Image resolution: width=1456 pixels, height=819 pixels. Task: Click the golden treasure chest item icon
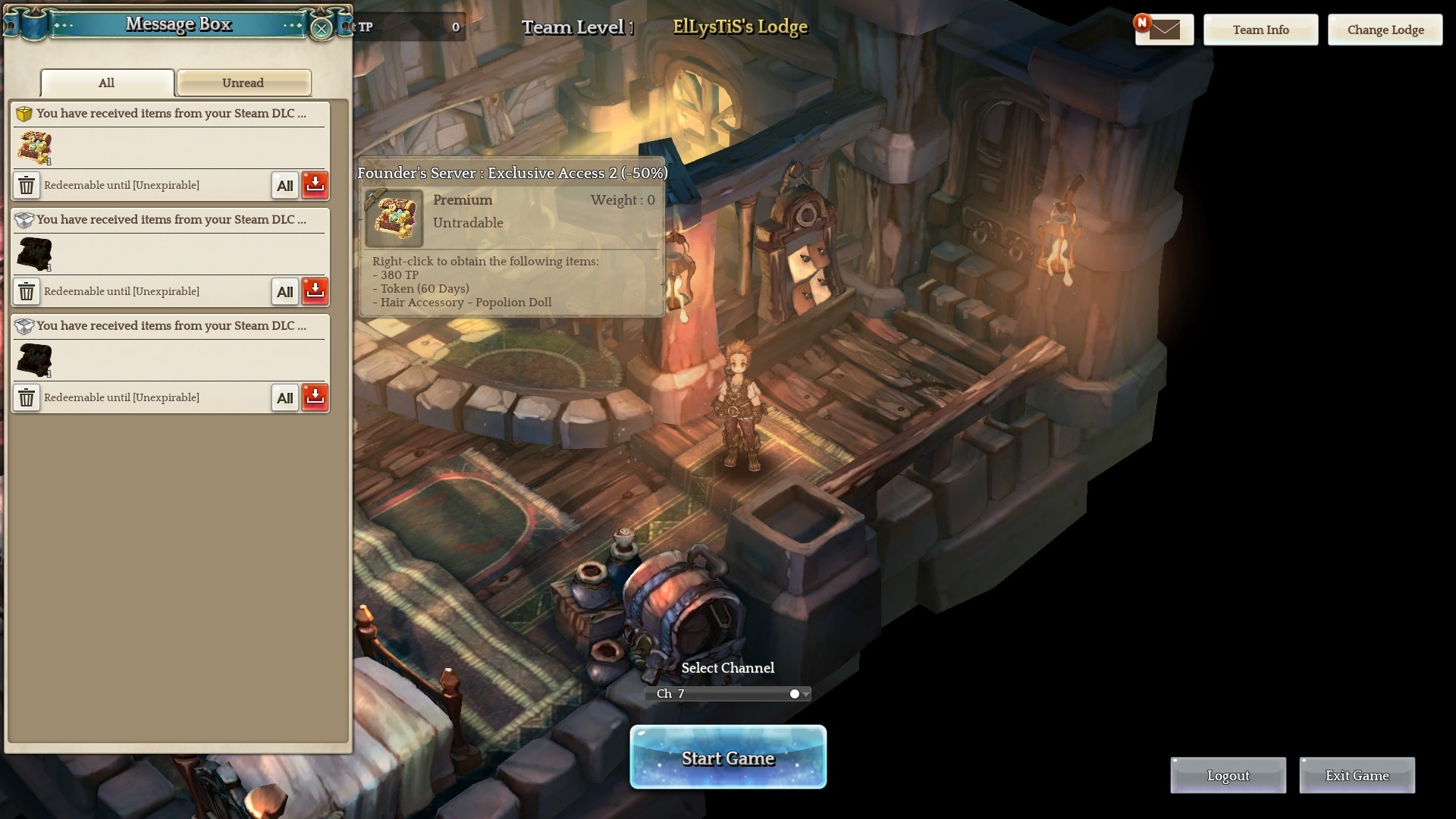34,148
